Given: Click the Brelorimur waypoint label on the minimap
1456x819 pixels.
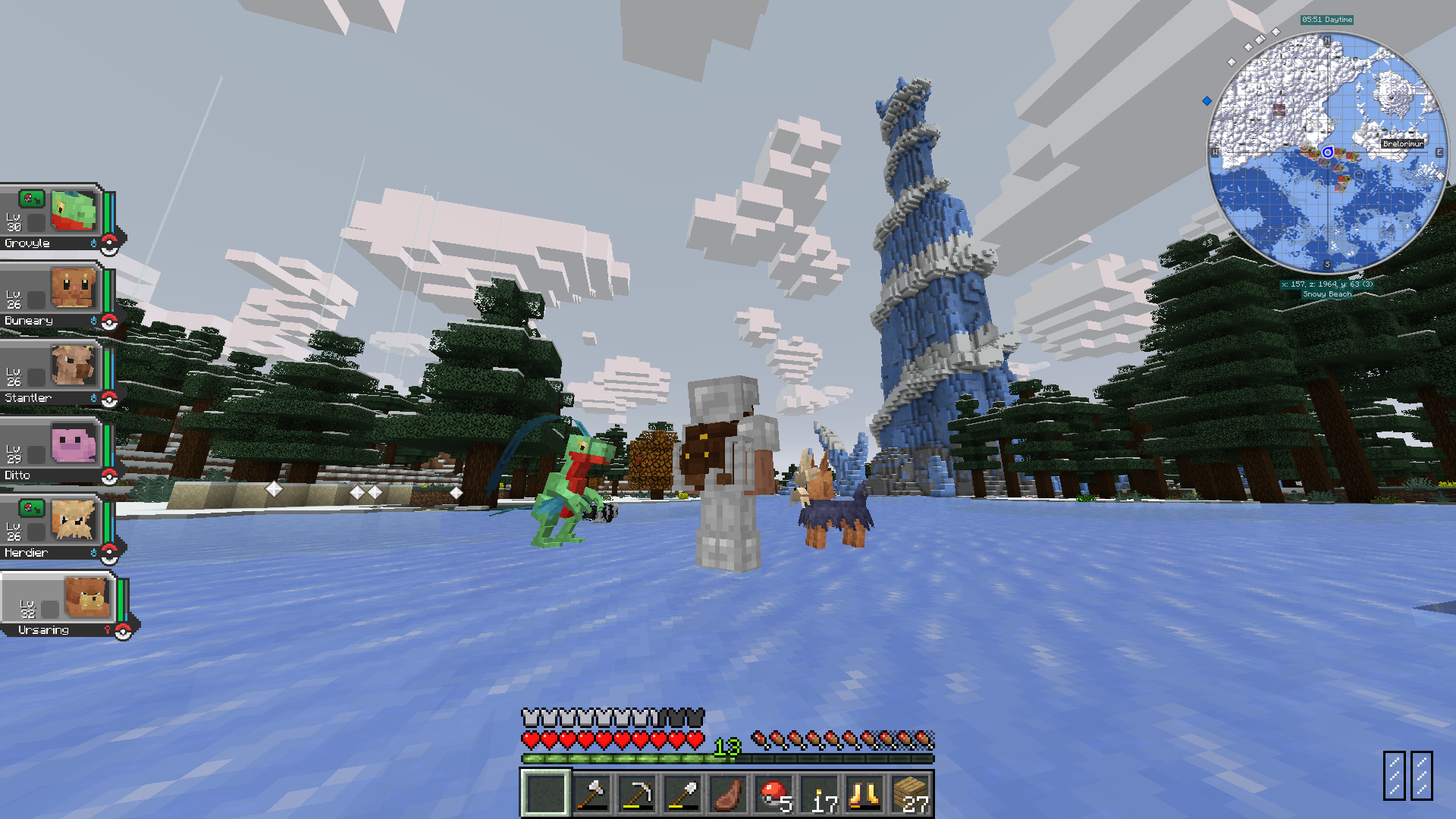Looking at the screenshot, I should 1402,143.
